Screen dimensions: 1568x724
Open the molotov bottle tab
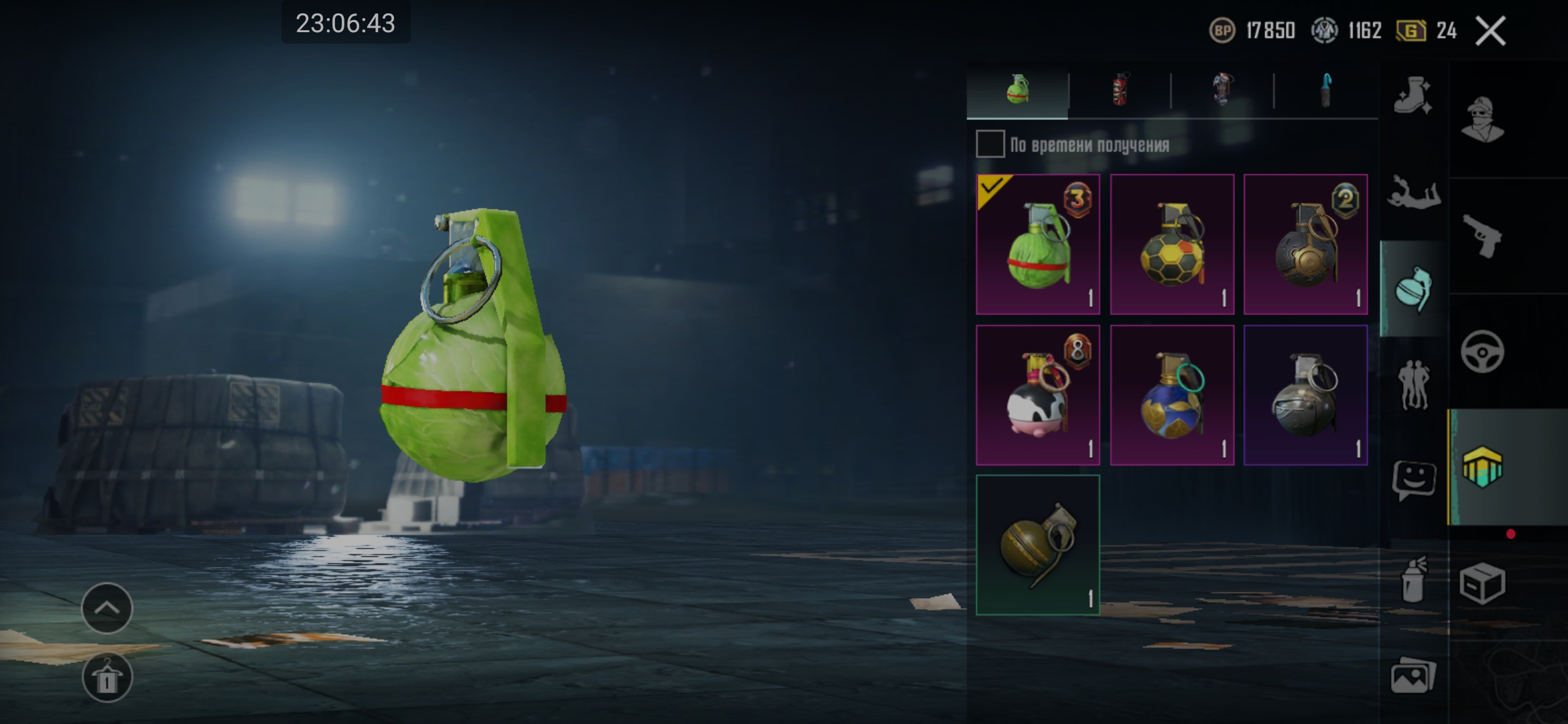1326,90
